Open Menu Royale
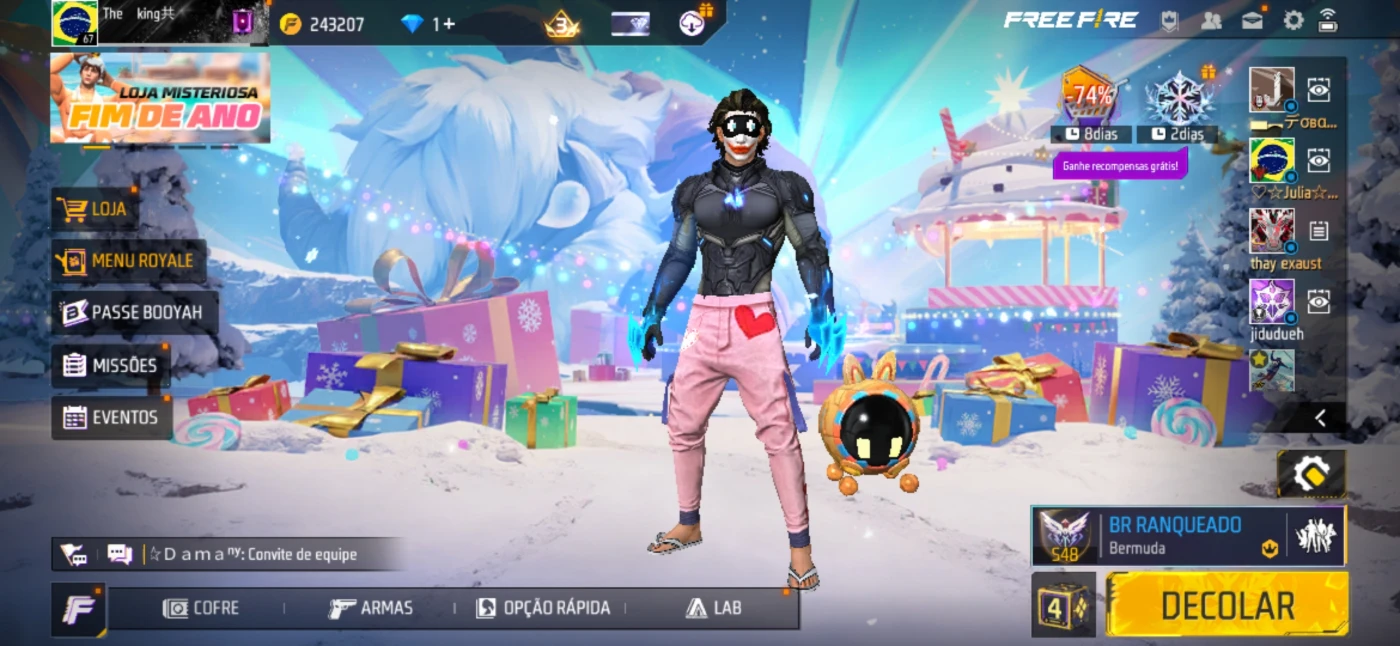Viewport: 1400px width, 646px height. (129, 261)
